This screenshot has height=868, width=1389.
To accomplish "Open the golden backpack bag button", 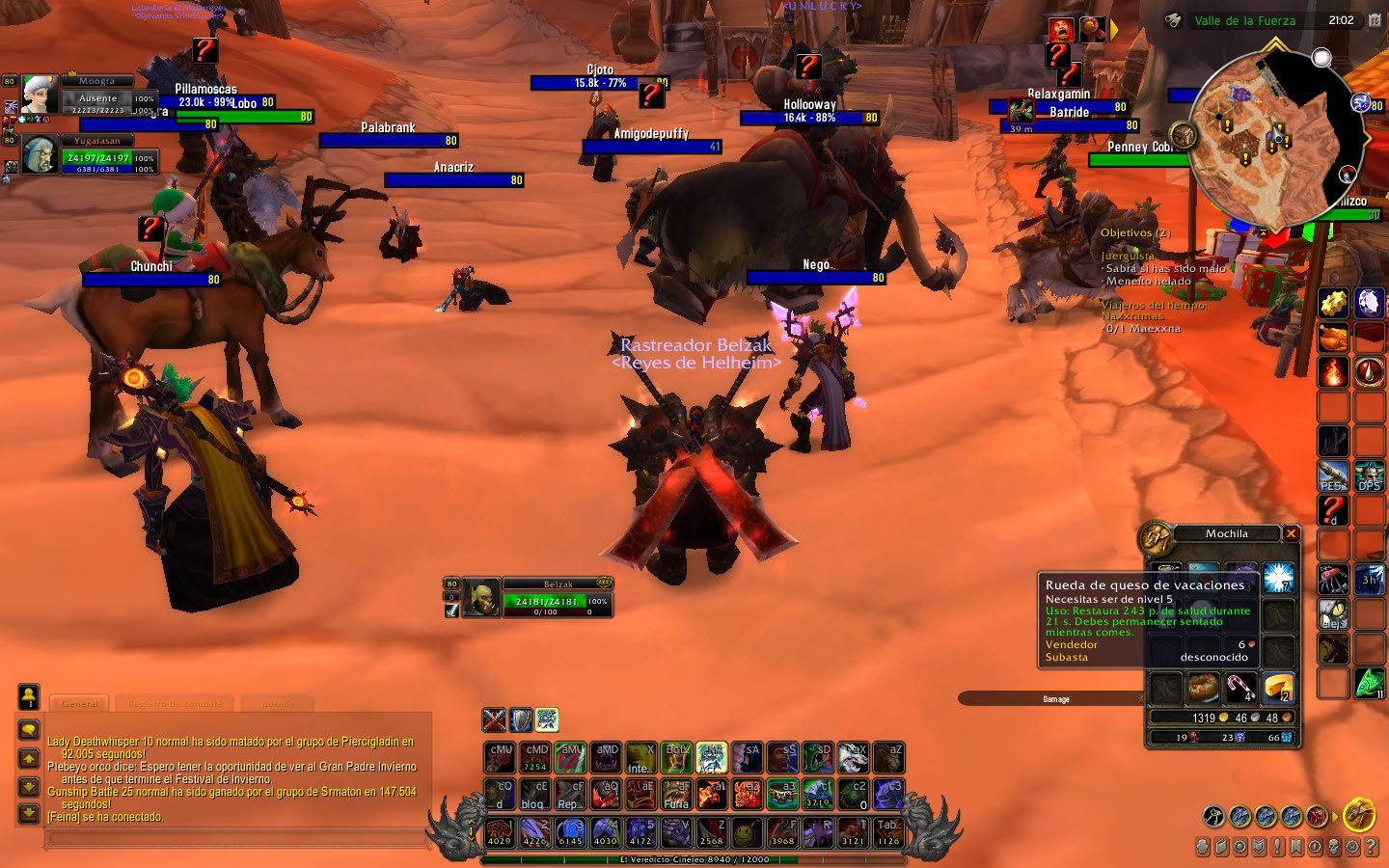I will (x=1359, y=815).
